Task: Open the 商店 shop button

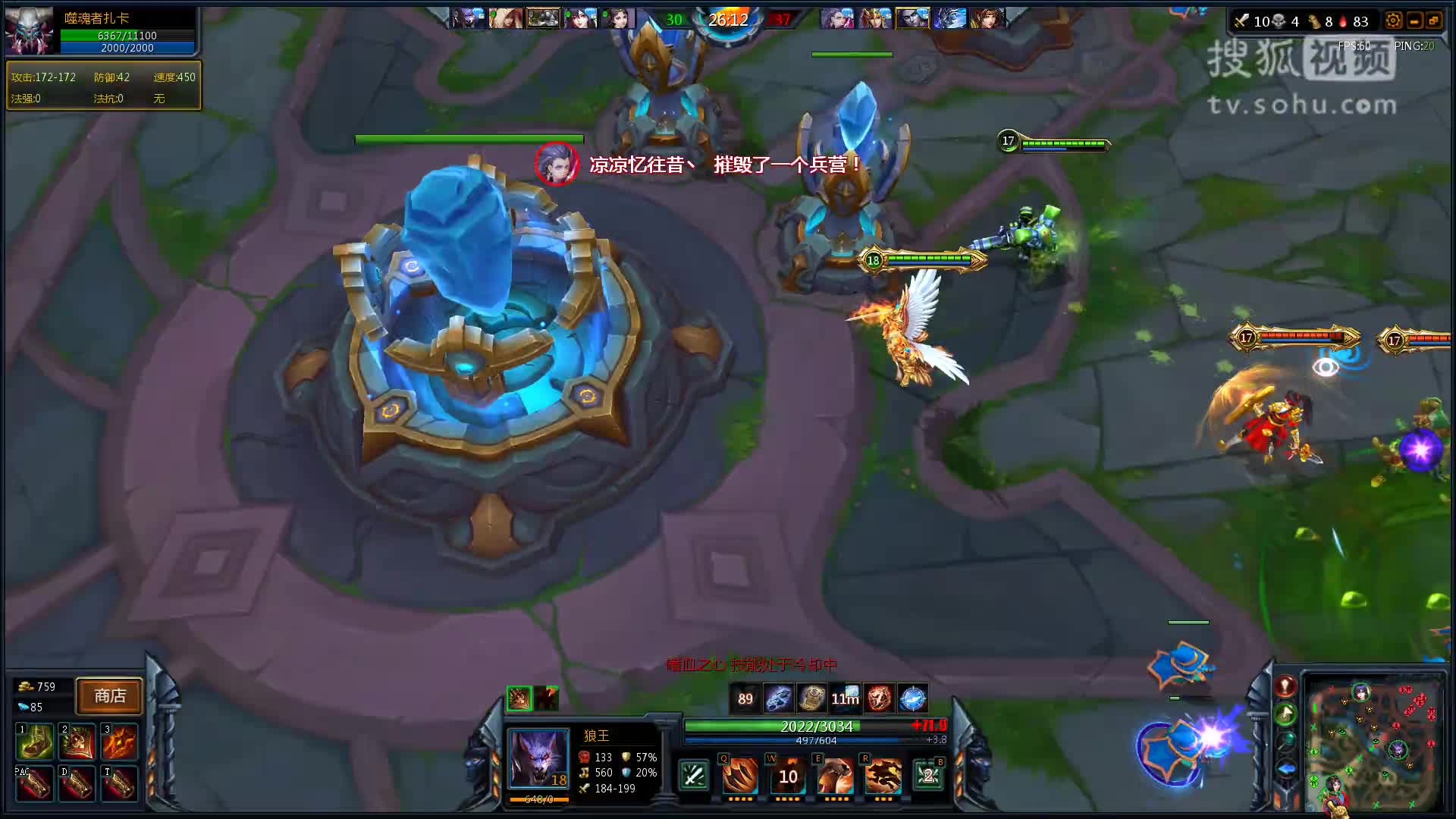Action: (x=109, y=696)
